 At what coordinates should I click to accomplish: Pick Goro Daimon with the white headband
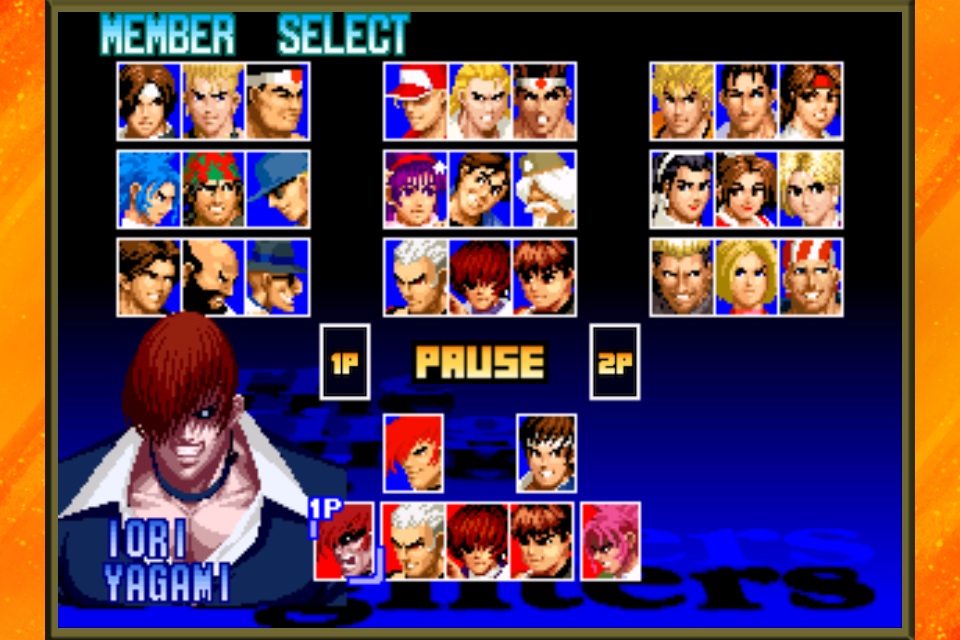coord(277,101)
